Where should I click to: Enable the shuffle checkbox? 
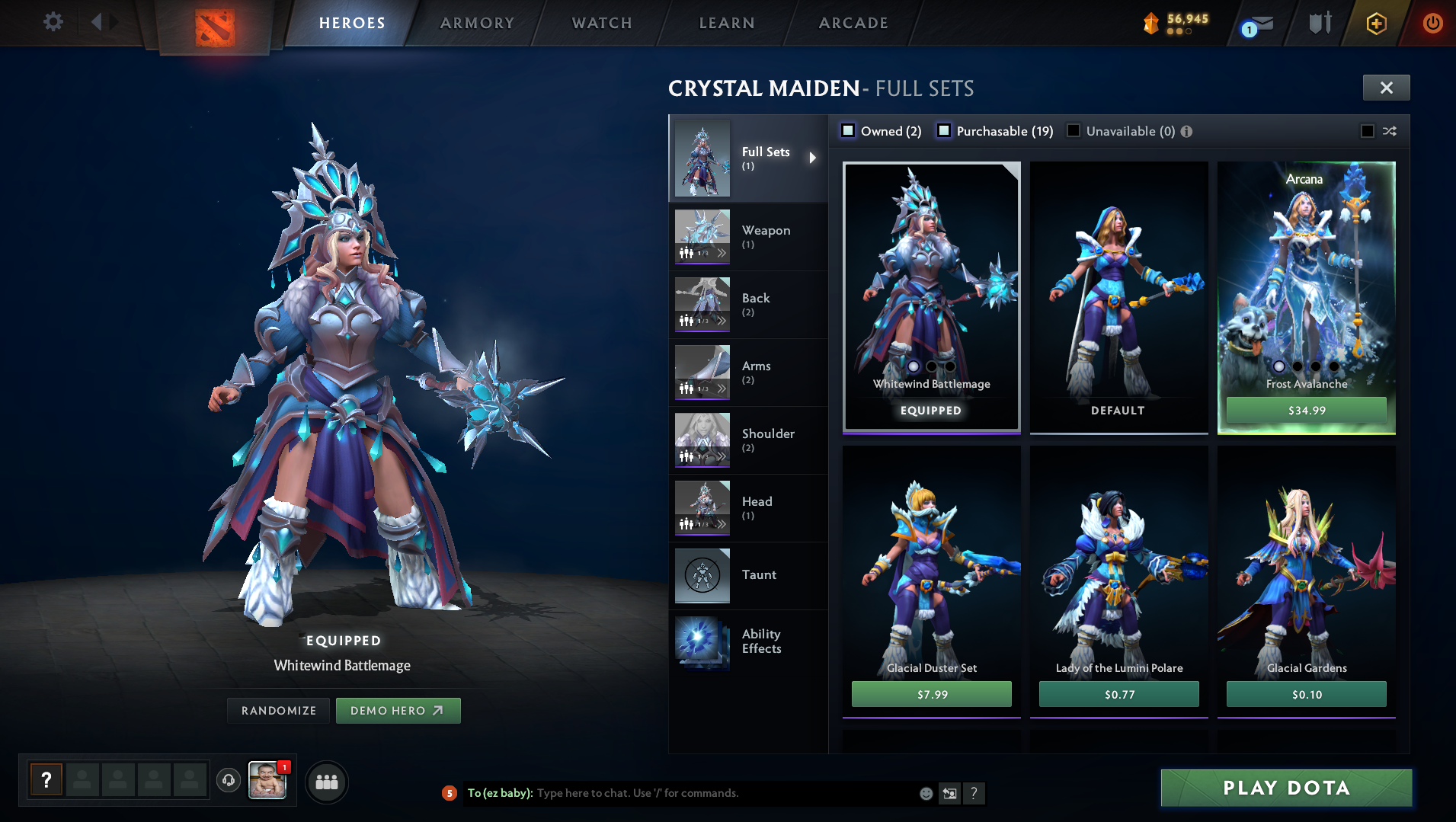tap(1368, 131)
